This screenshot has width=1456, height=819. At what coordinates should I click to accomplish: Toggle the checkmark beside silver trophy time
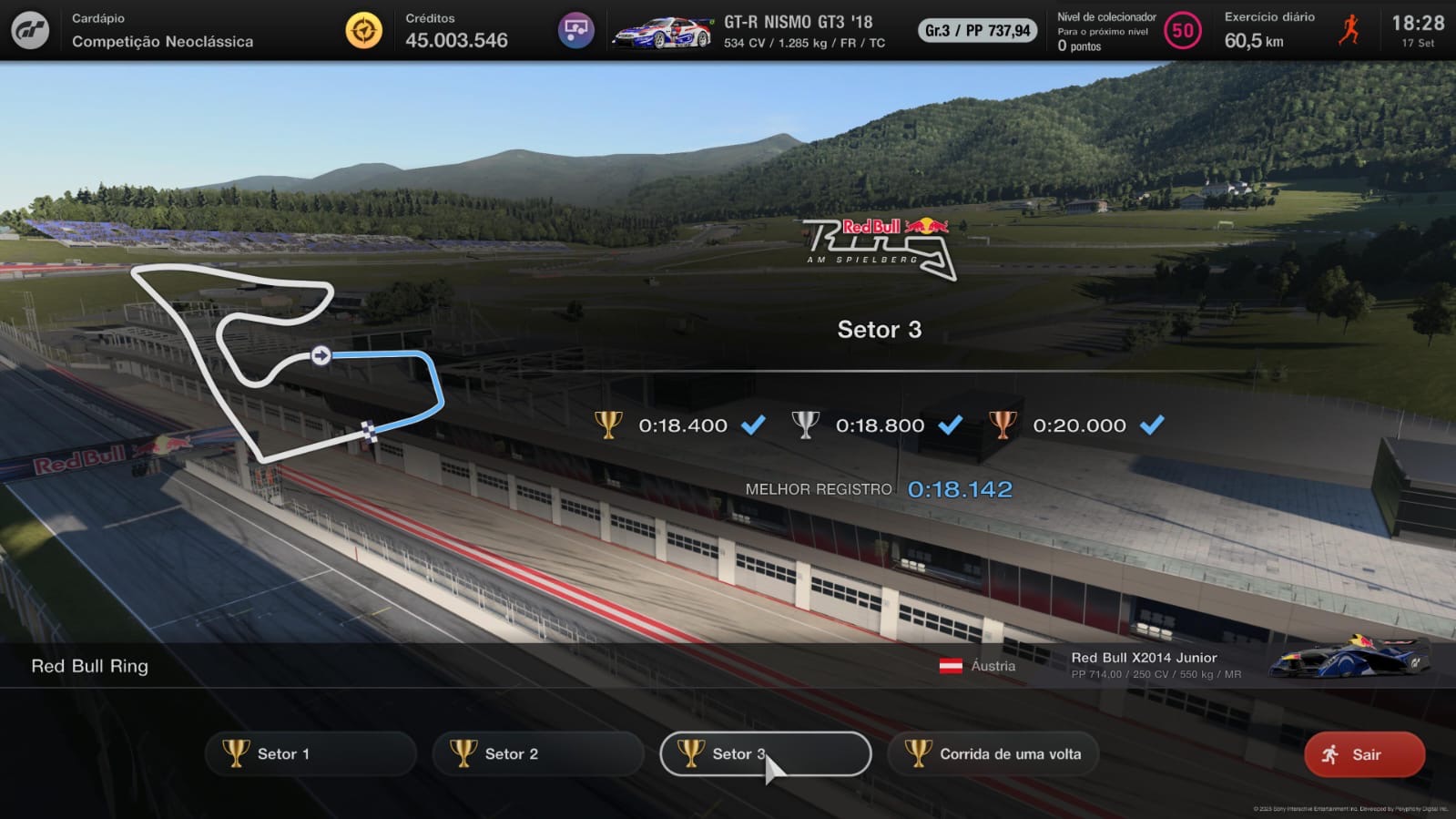click(952, 425)
